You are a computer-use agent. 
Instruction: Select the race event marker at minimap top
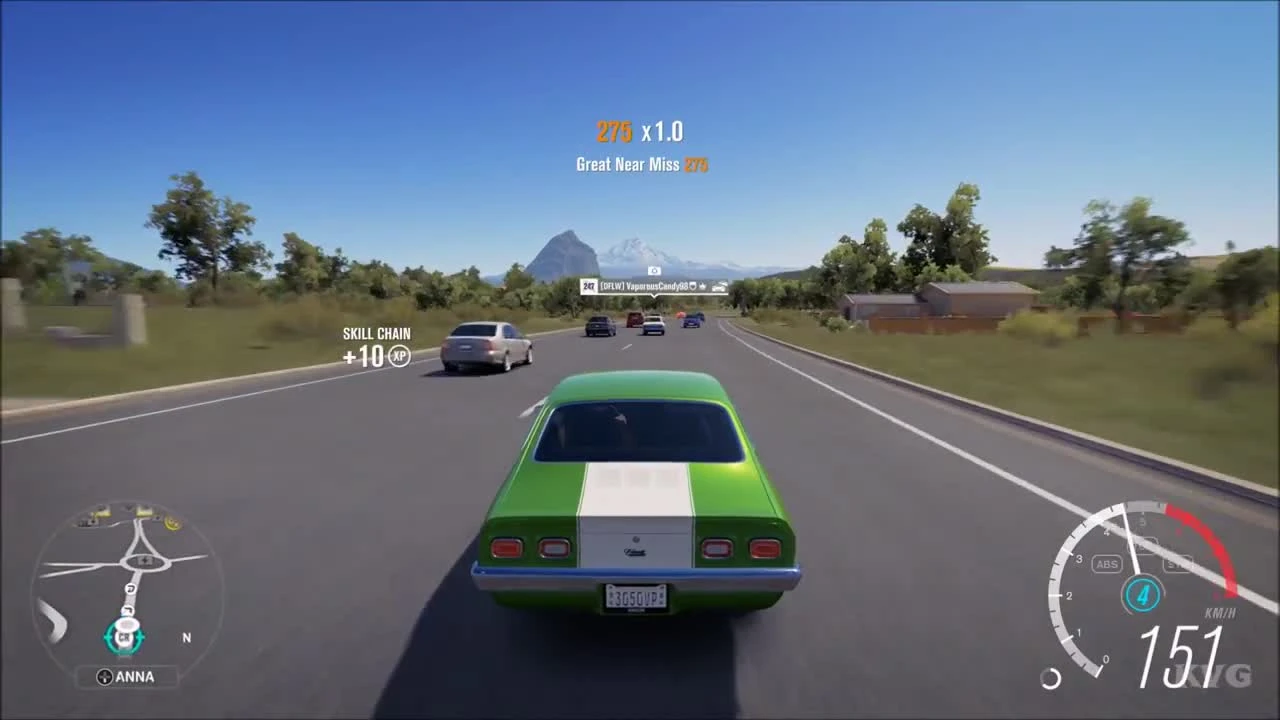tap(144, 512)
